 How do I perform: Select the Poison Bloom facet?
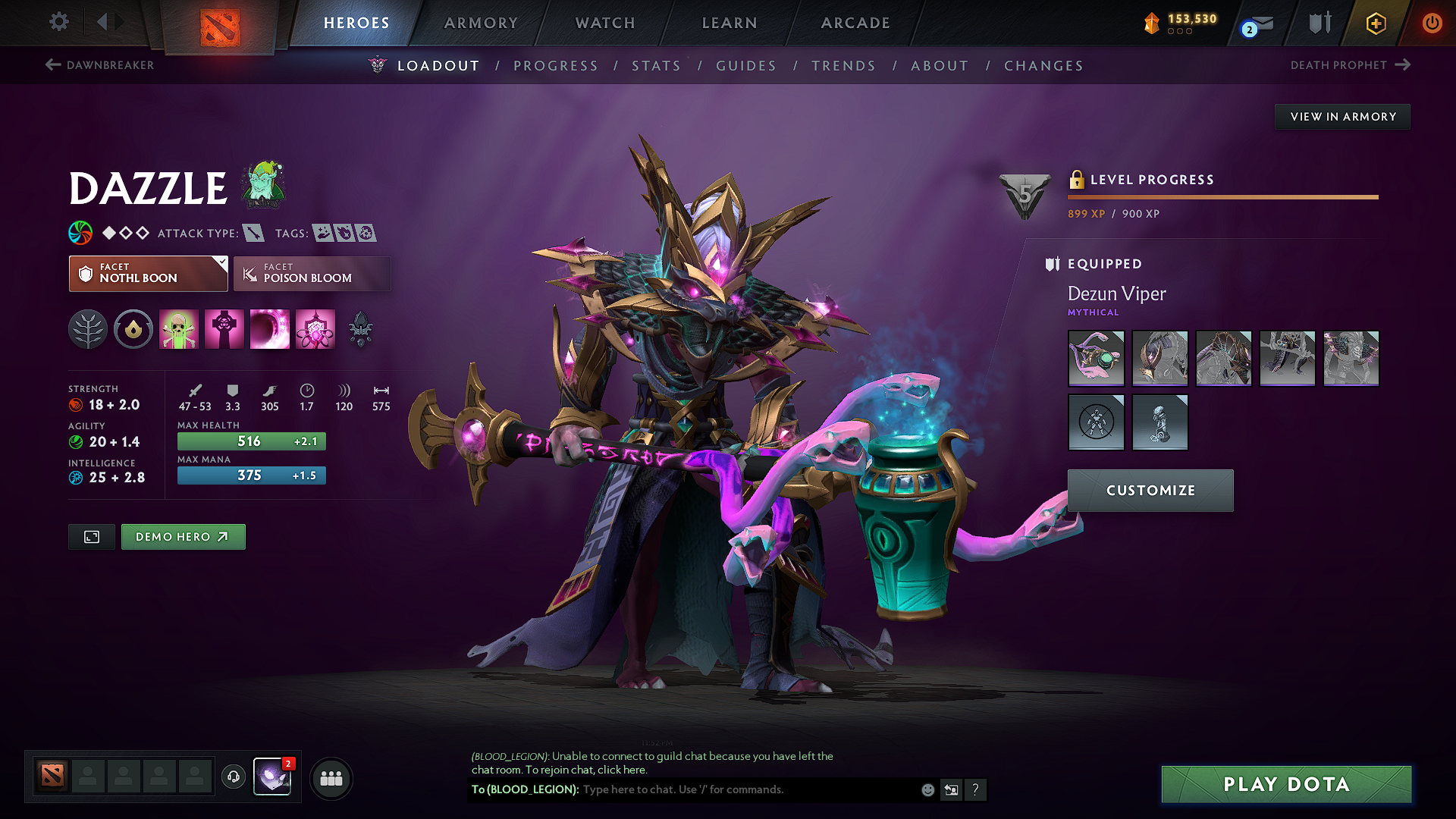312,274
